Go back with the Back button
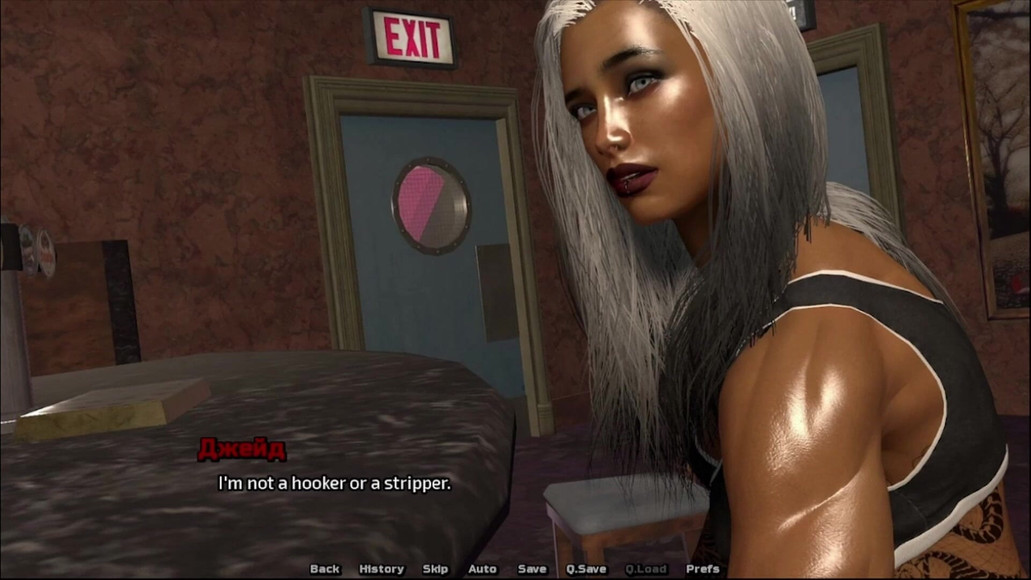 coord(325,569)
